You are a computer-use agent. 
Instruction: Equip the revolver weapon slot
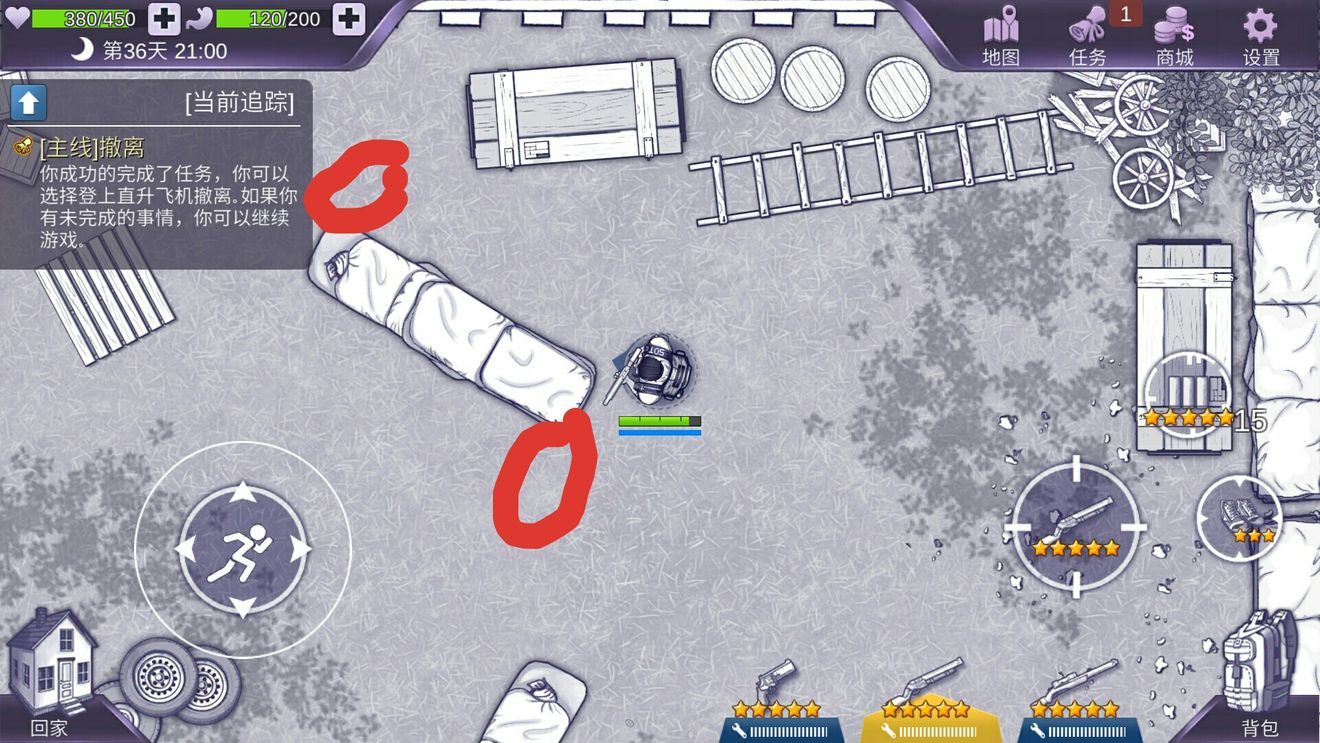coord(777,700)
